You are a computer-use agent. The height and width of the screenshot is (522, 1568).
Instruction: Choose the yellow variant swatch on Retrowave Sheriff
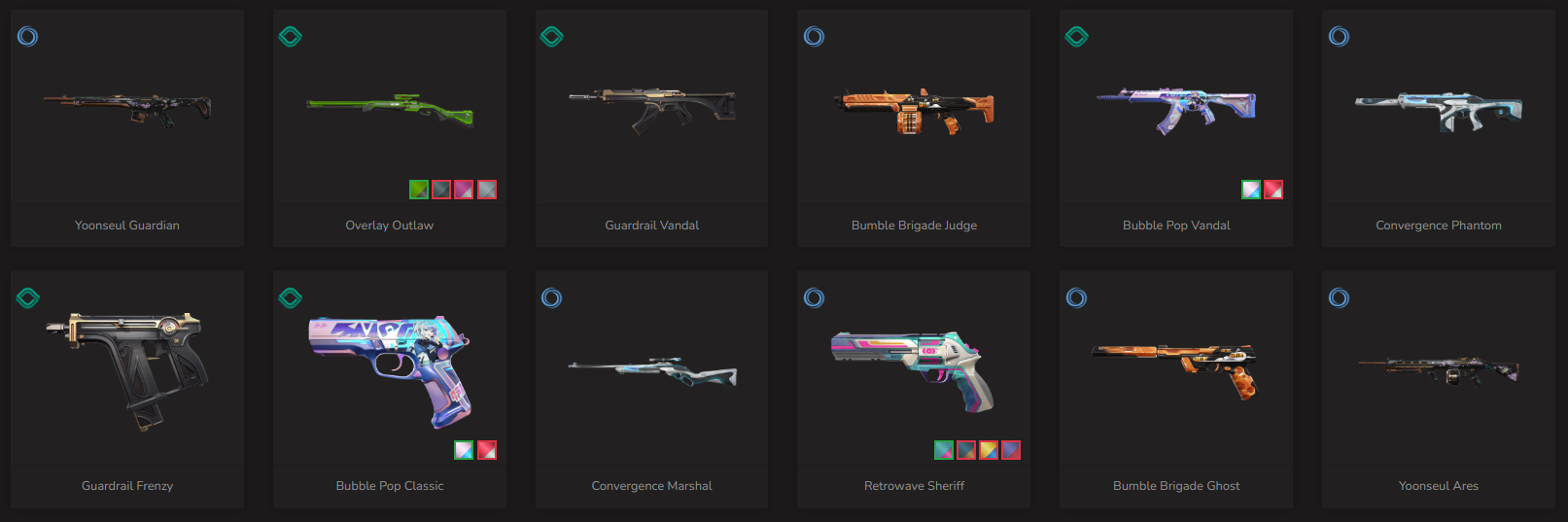pyautogui.click(x=989, y=450)
